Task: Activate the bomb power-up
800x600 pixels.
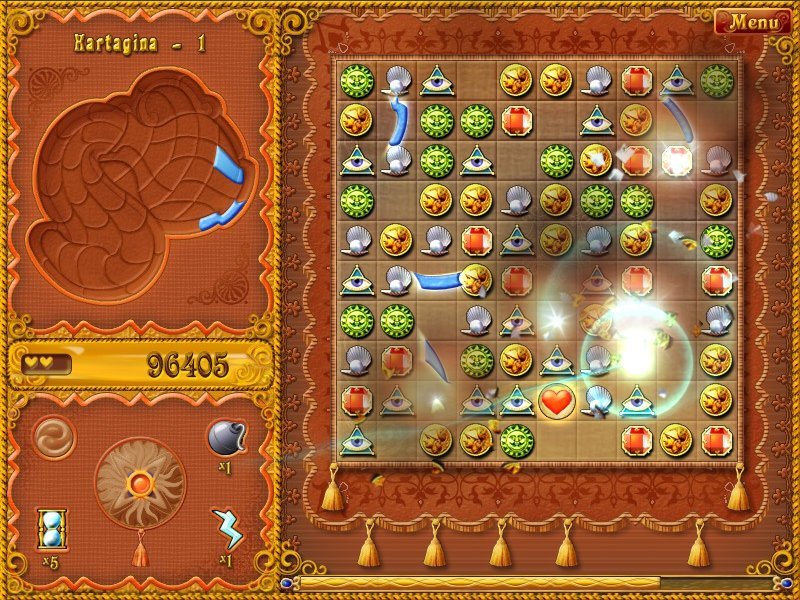Action: click(226, 437)
